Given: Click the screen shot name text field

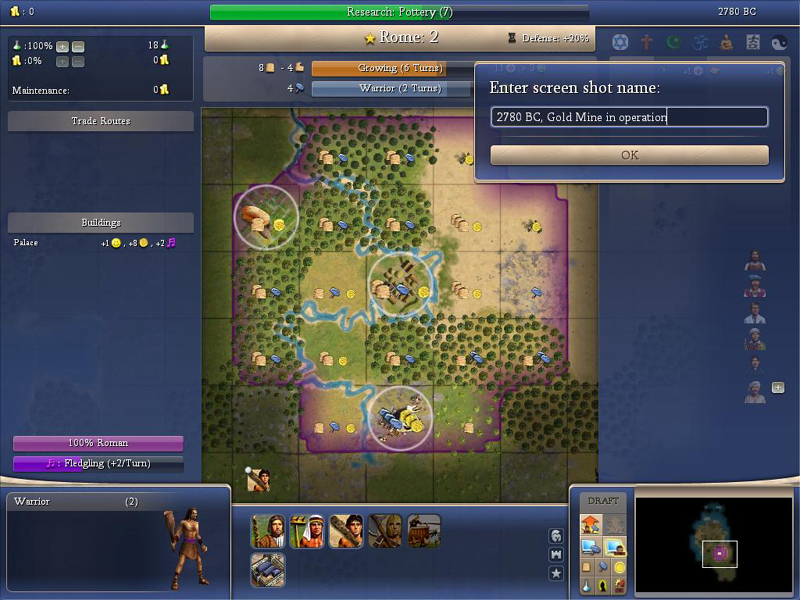Looking at the screenshot, I should click(x=629, y=117).
